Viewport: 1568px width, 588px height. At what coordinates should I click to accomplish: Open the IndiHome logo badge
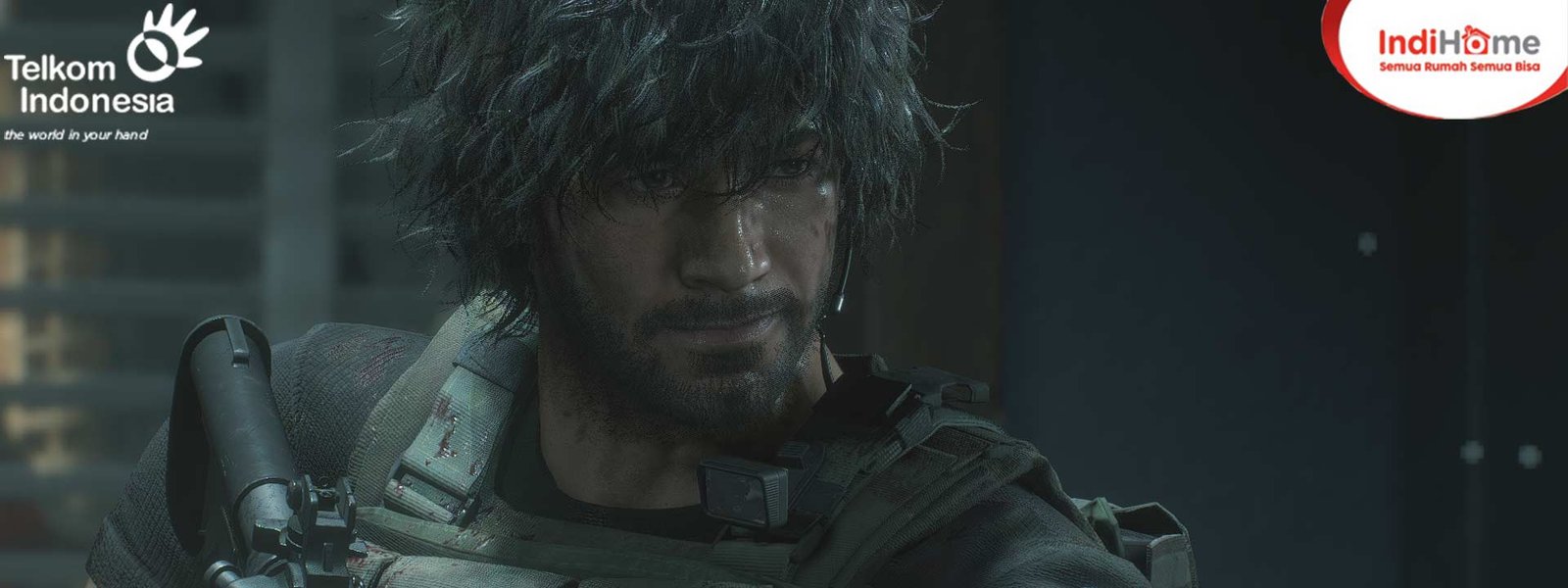[1457, 49]
